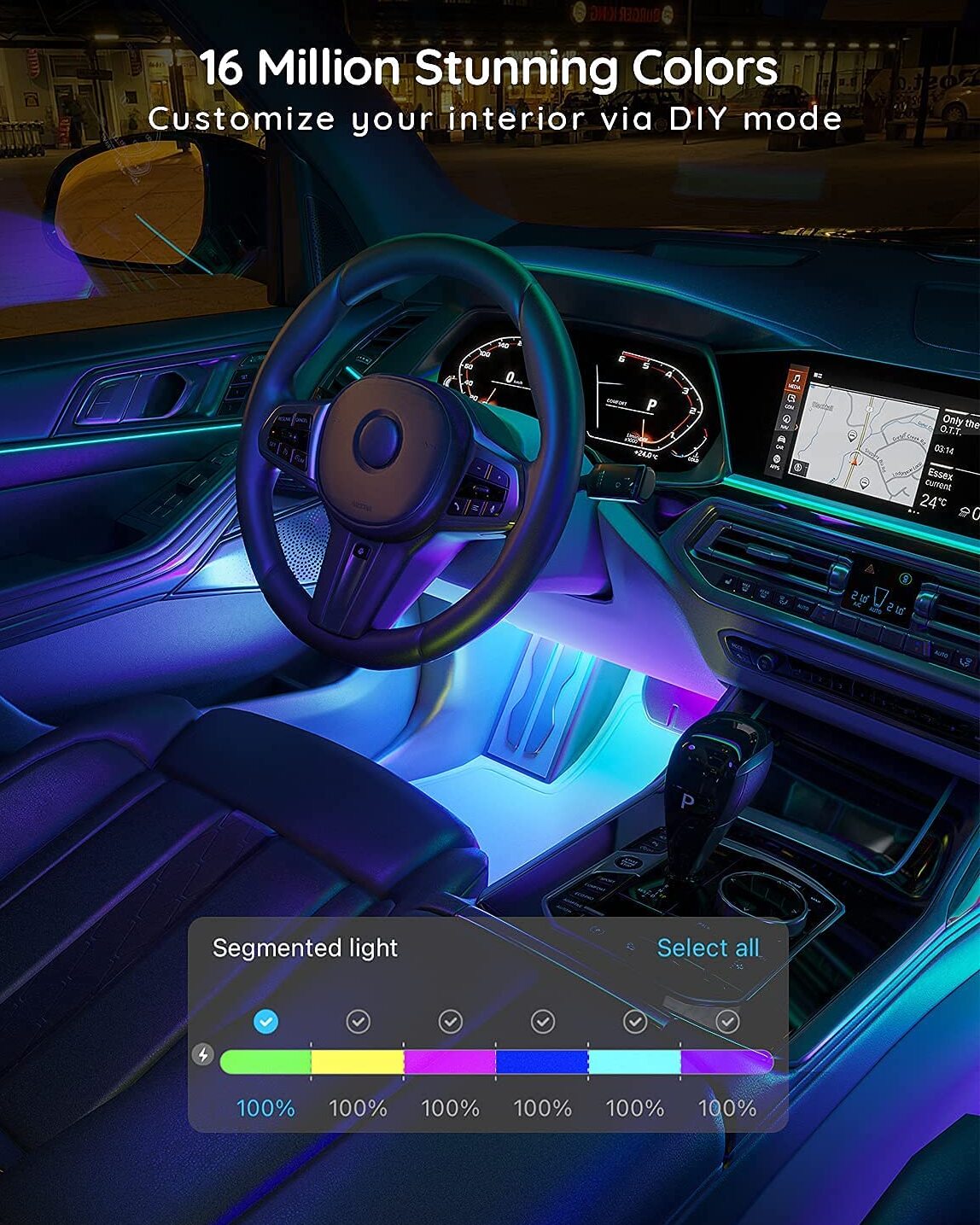This screenshot has height=1225, width=980.
Task: Select the checkmark above the purple end segment
Action: [x=727, y=1021]
